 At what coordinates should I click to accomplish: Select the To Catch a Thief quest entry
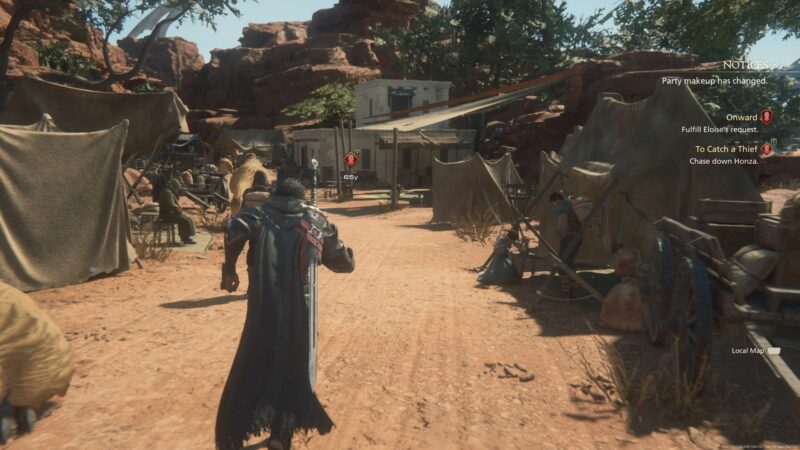[x=727, y=149]
